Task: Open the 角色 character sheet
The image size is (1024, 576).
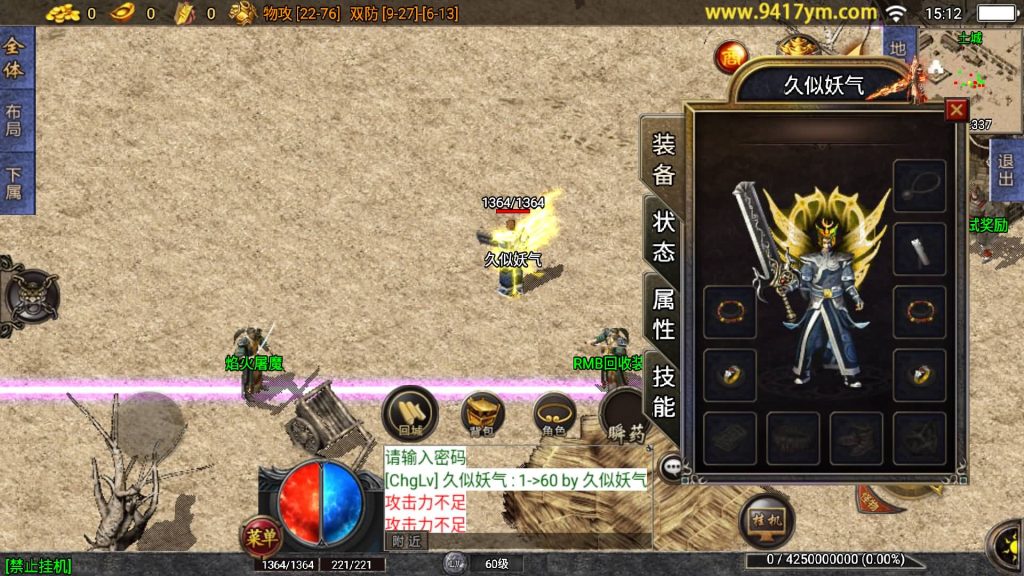Action: click(554, 414)
